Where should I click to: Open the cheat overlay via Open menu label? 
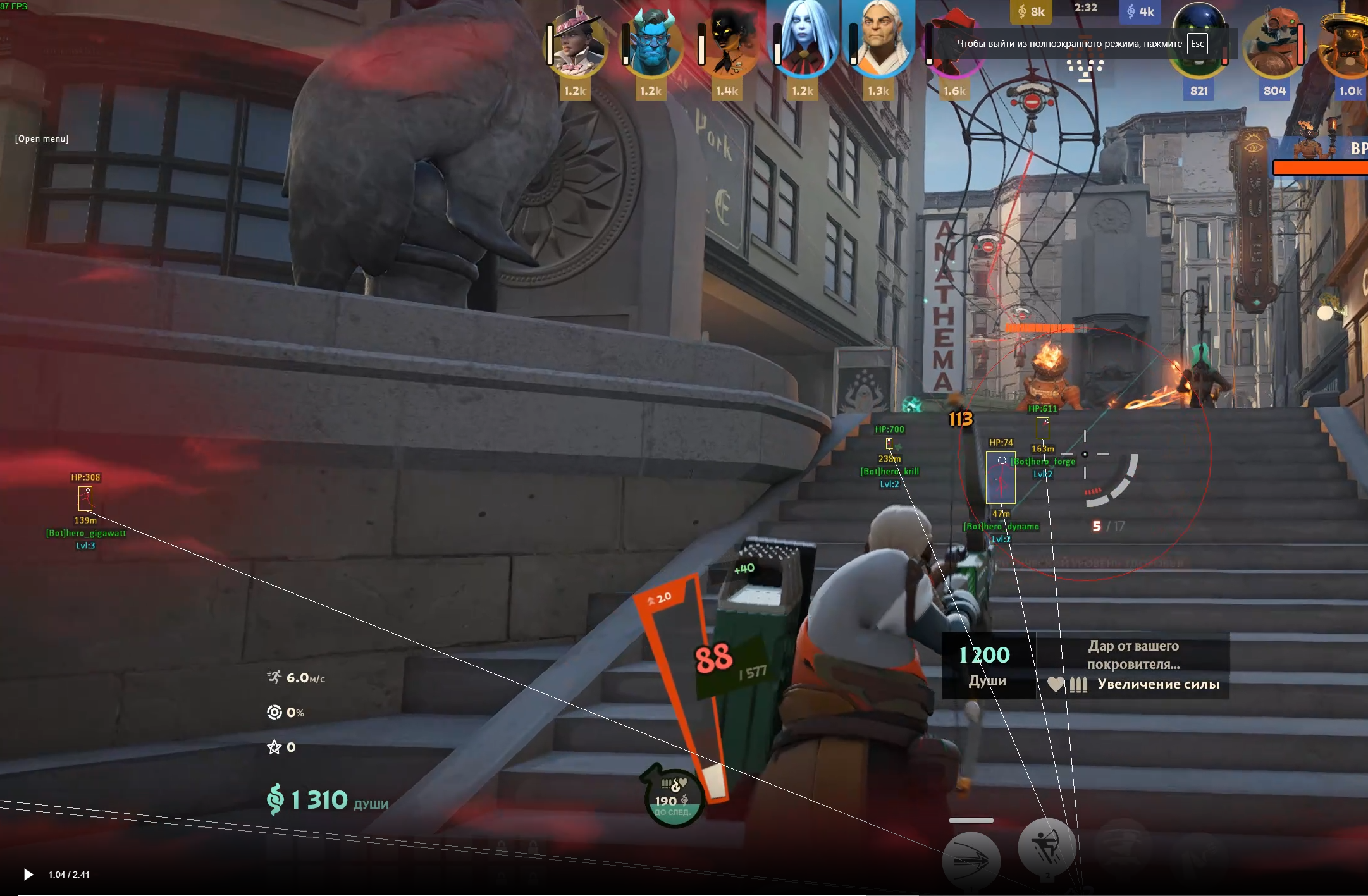click(42, 138)
